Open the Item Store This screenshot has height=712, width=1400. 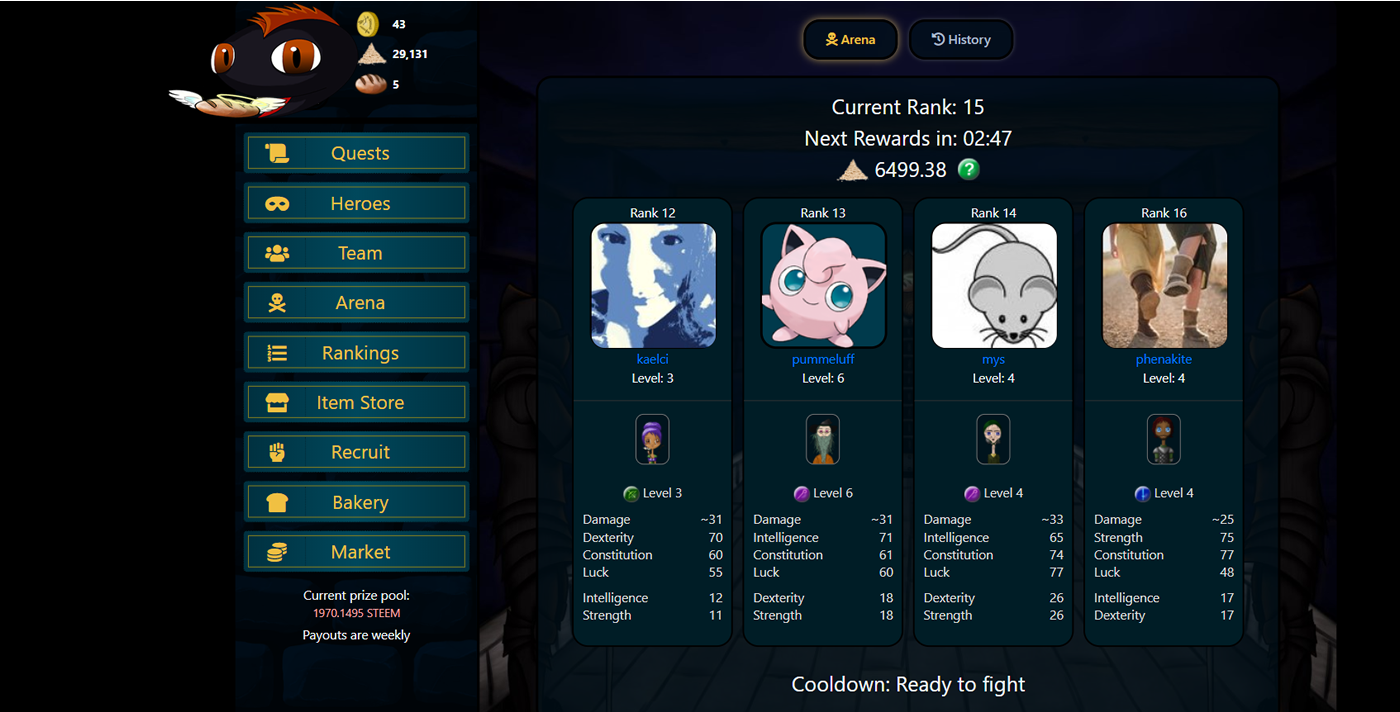tap(356, 403)
